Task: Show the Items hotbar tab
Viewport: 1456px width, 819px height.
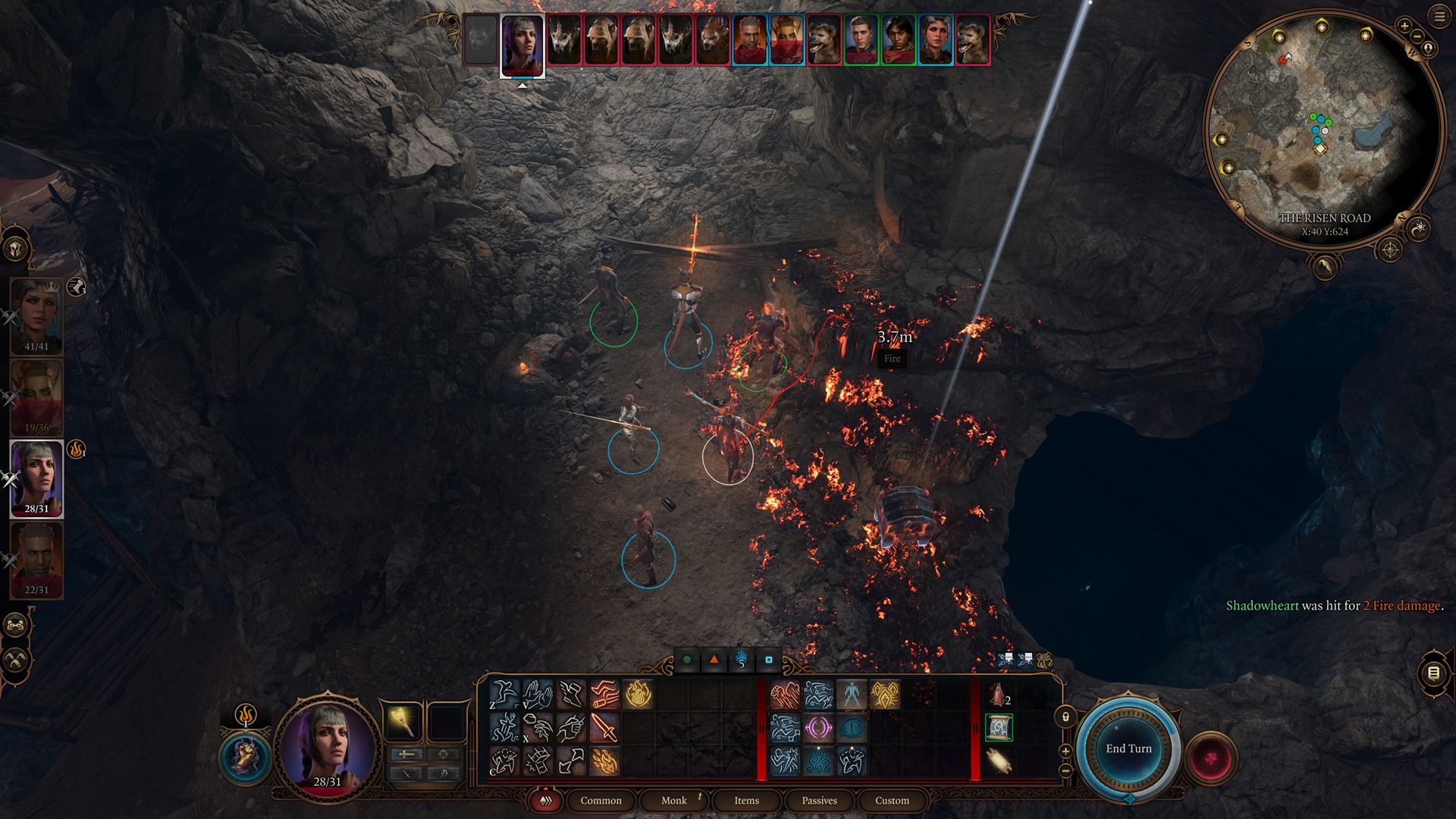Action: point(746,800)
